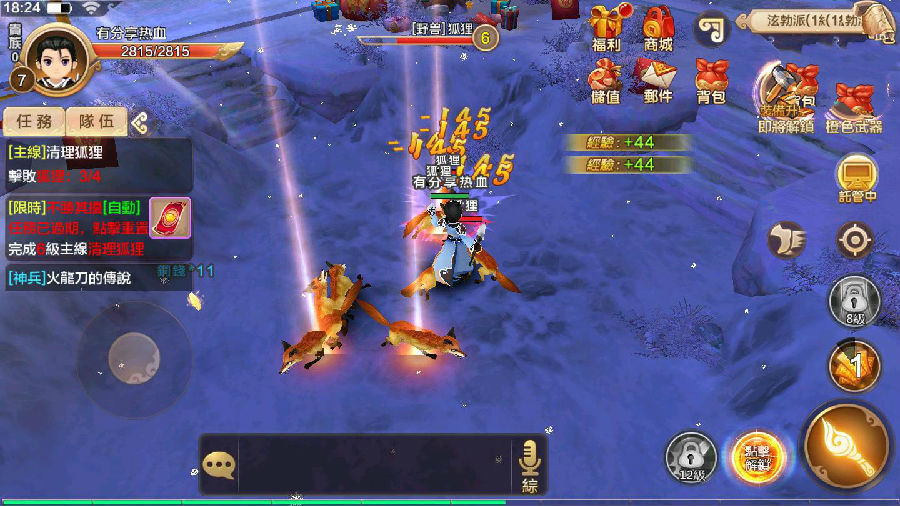This screenshot has height=506, width=900.
Task: Open the 商城 shop
Action: 658,29
